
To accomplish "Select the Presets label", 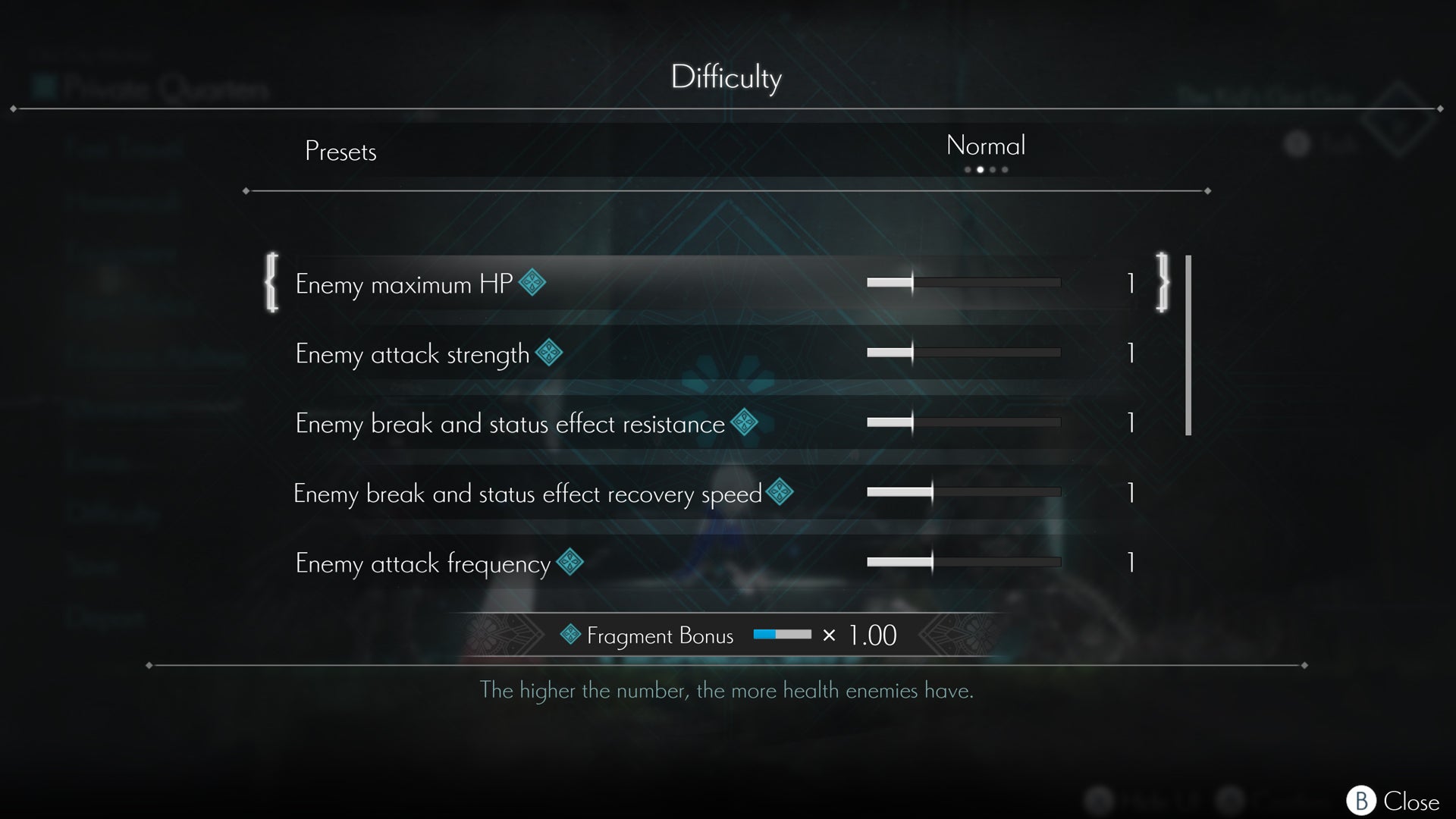I will coord(340,151).
